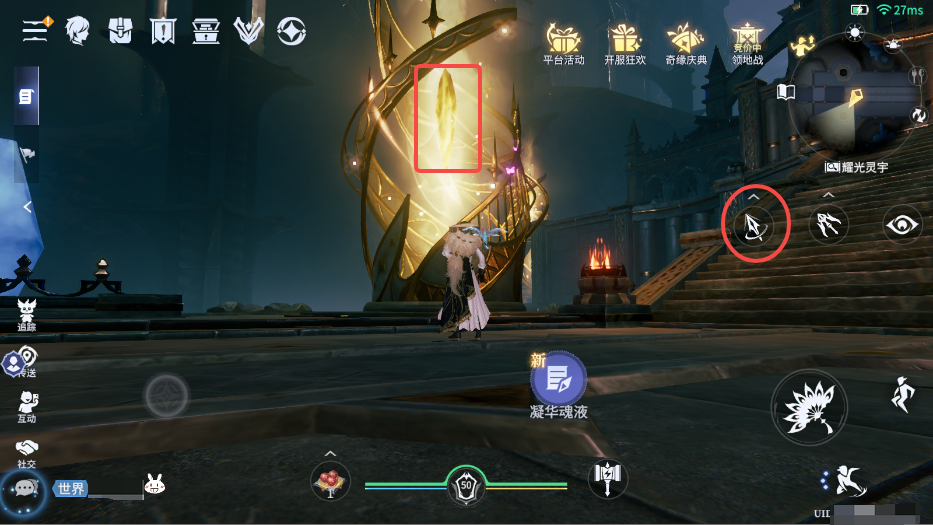The height and width of the screenshot is (525, 933).
Task: Open the backpack inventory icon
Action: (x=121, y=31)
